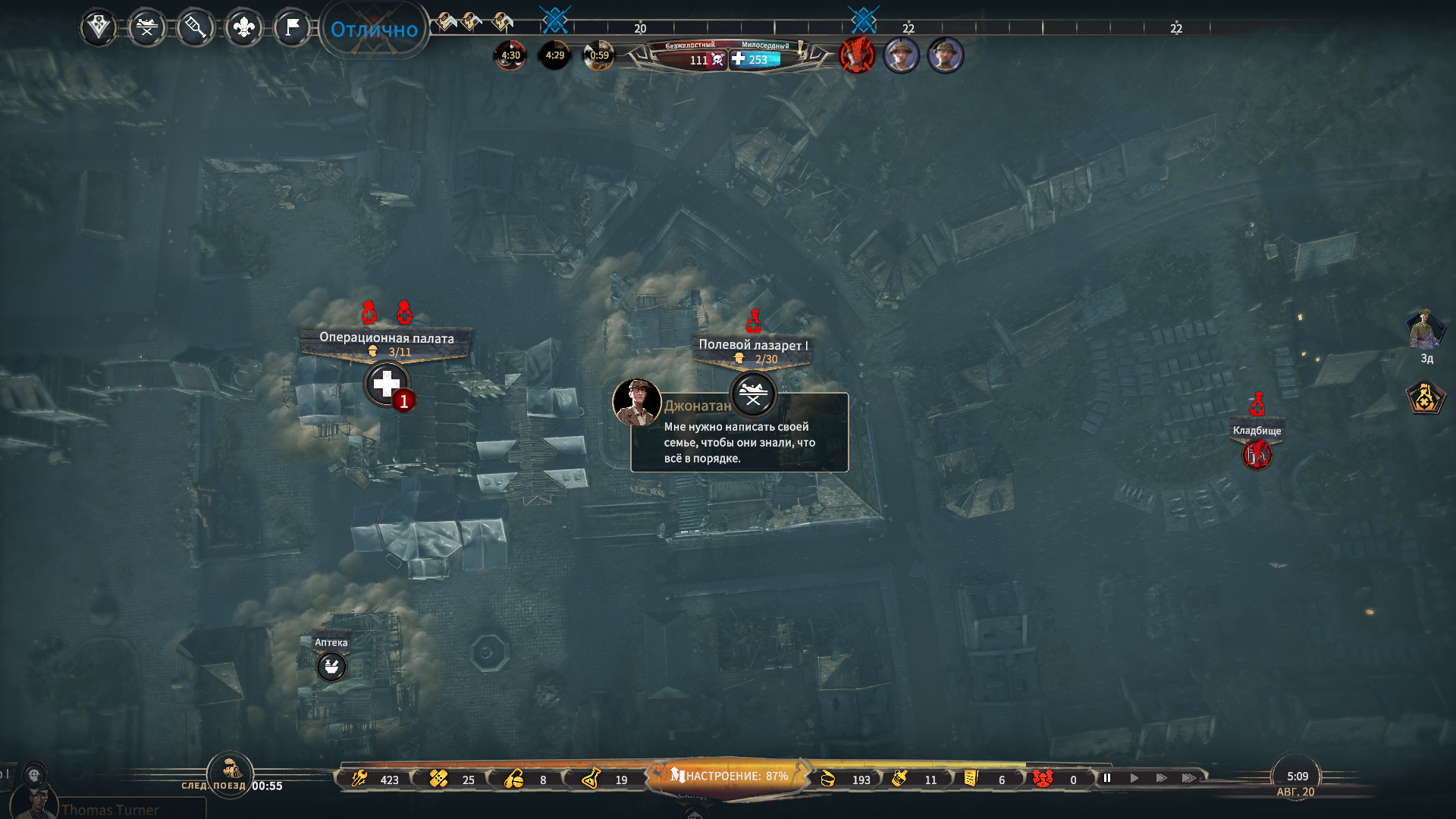Open the orange medic badge on right edge
The image size is (1456, 819).
[1426, 397]
